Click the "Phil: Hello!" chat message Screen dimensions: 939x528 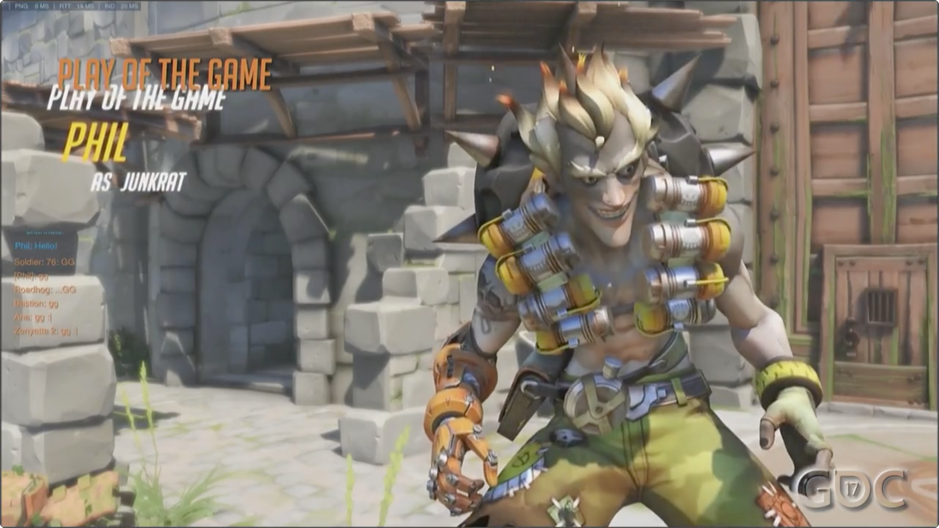[x=36, y=244]
